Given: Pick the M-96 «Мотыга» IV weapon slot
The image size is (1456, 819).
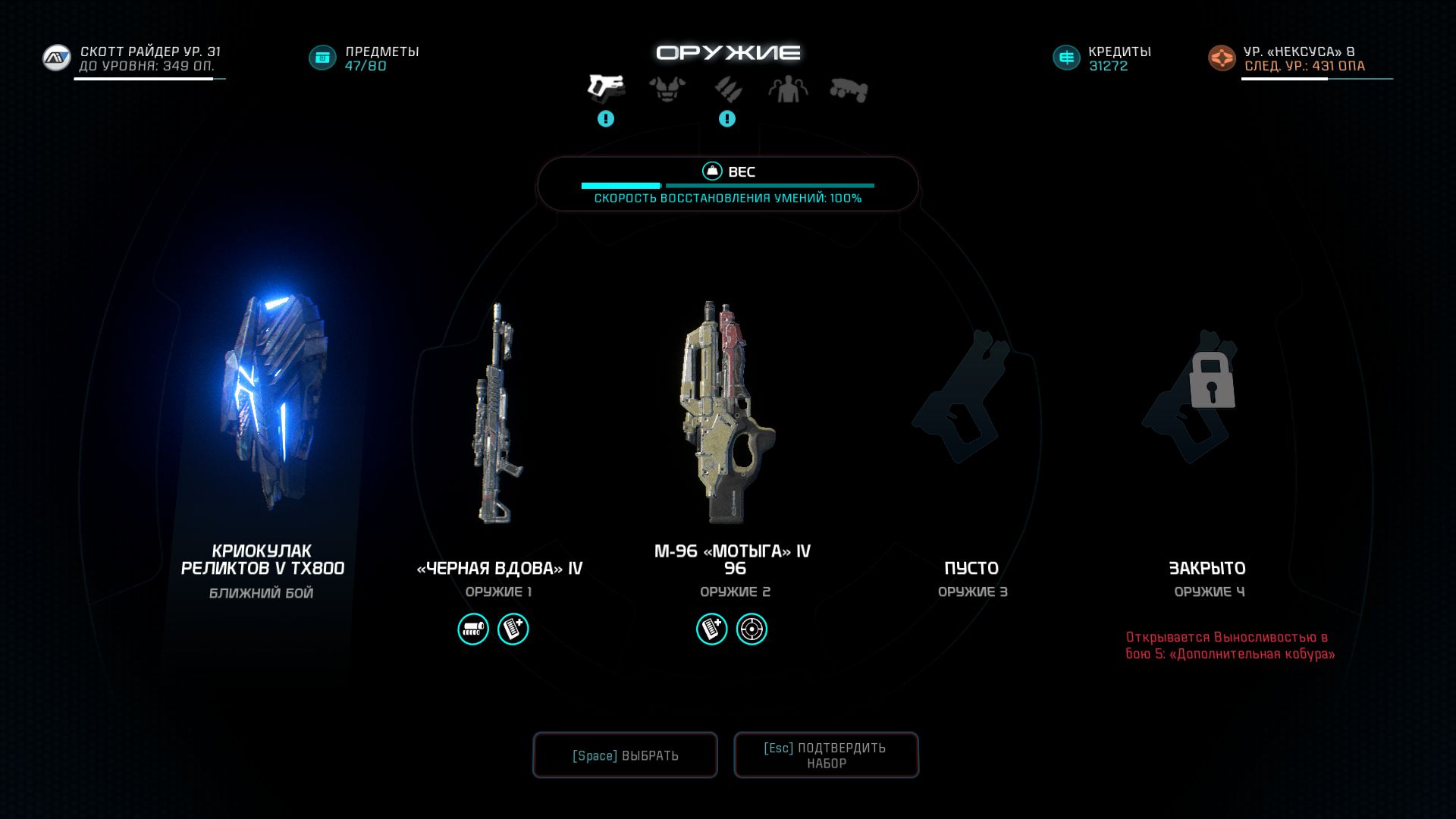Looking at the screenshot, I should tap(726, 413).
